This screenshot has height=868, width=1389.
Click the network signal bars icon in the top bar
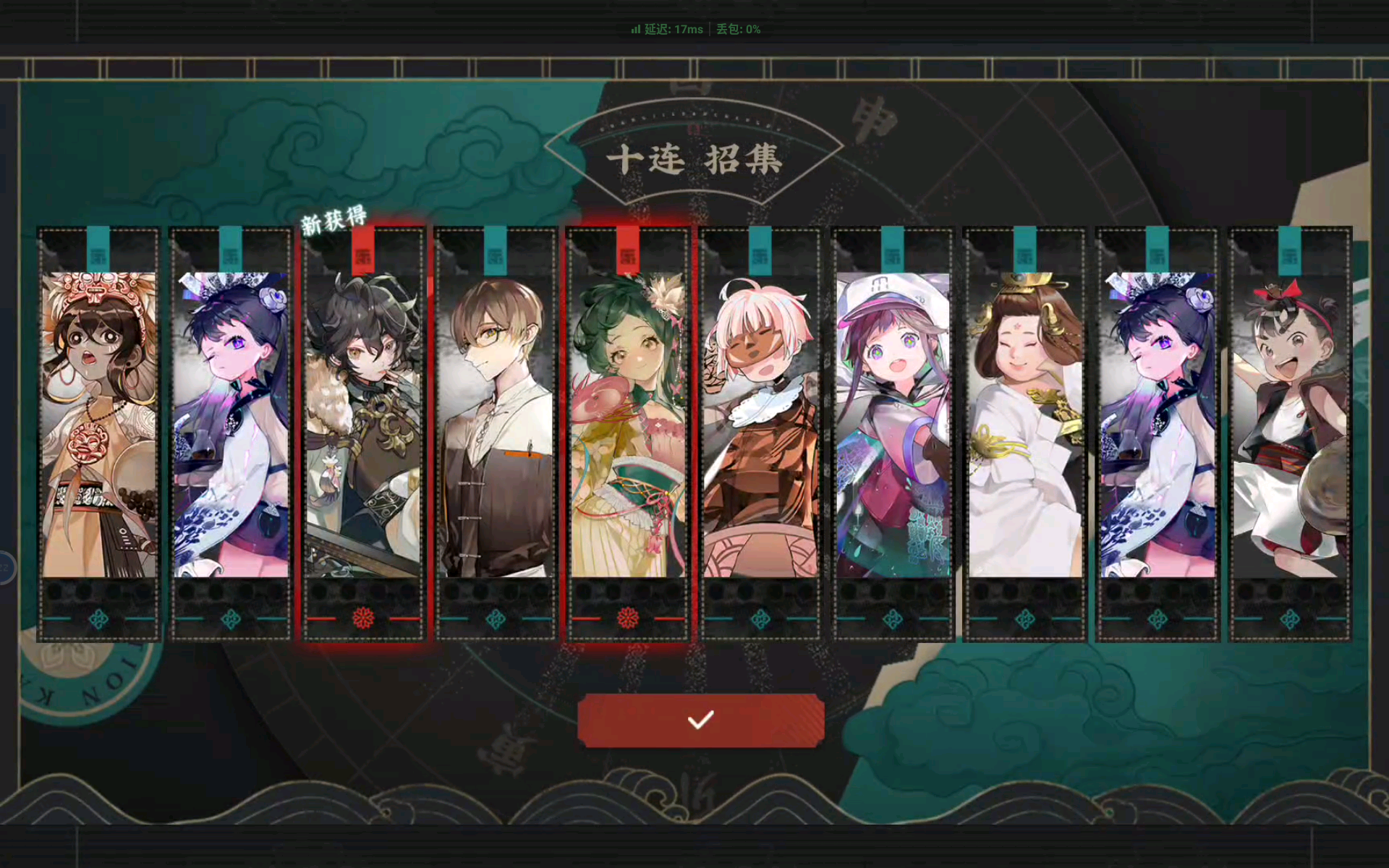click(x=634, y=29)
